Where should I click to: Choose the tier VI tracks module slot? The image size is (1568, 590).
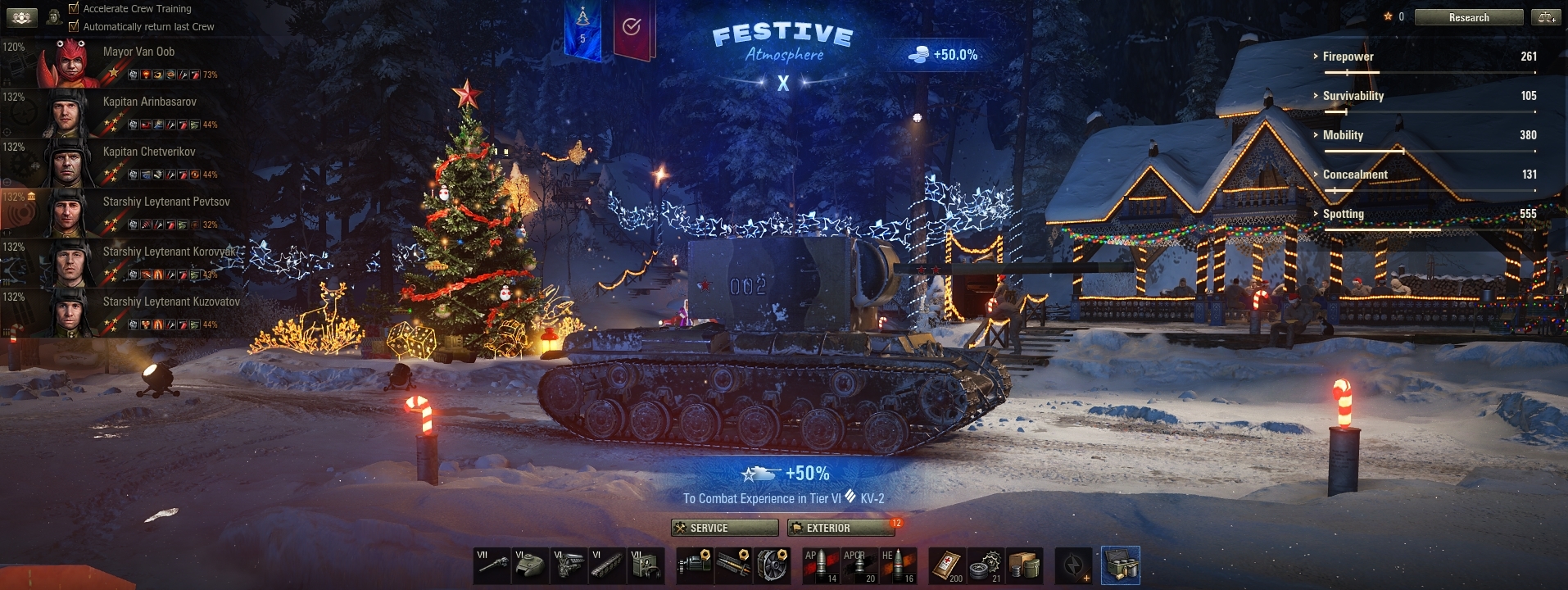tap(607, 565)
